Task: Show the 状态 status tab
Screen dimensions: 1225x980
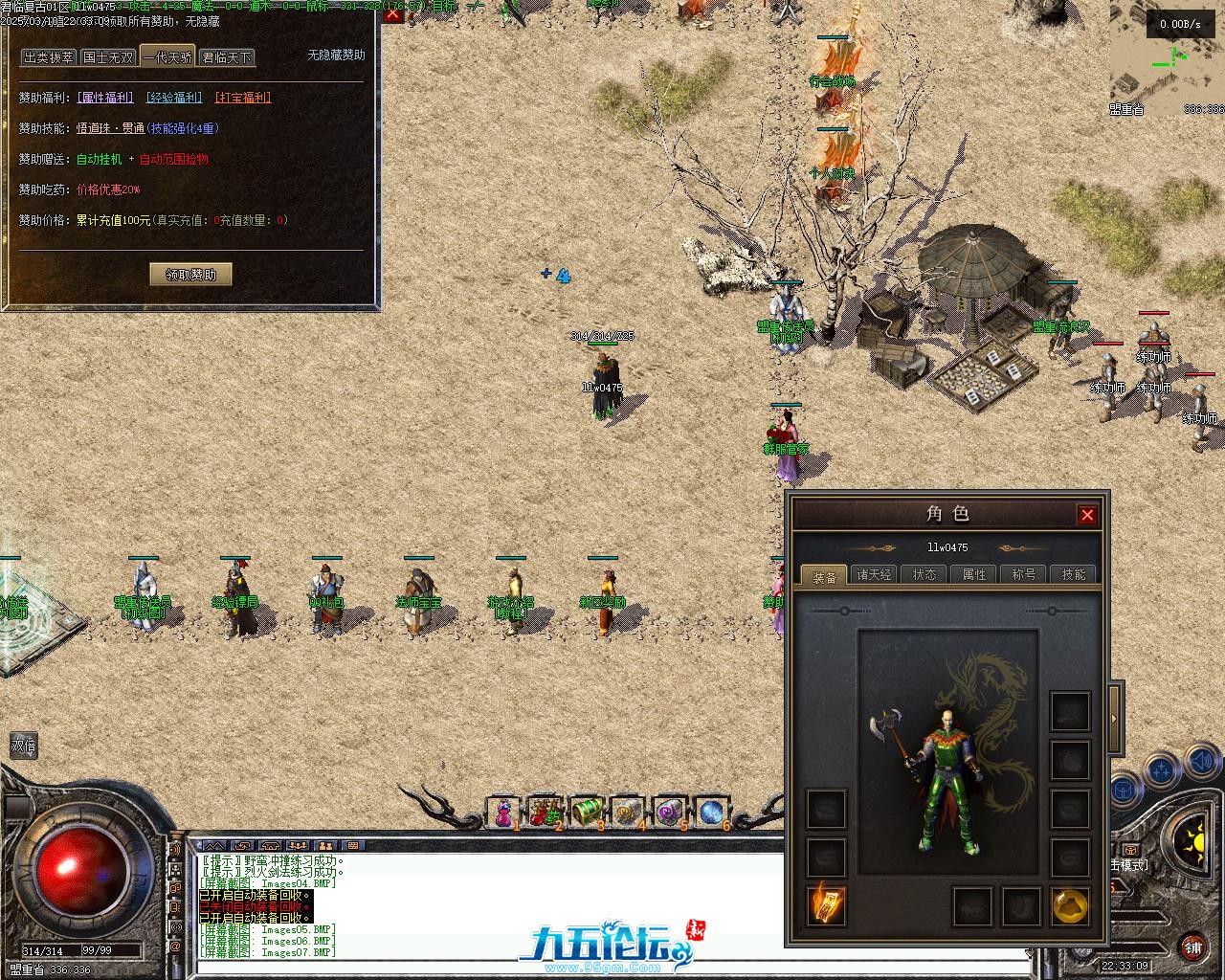Action: (924, 574)
